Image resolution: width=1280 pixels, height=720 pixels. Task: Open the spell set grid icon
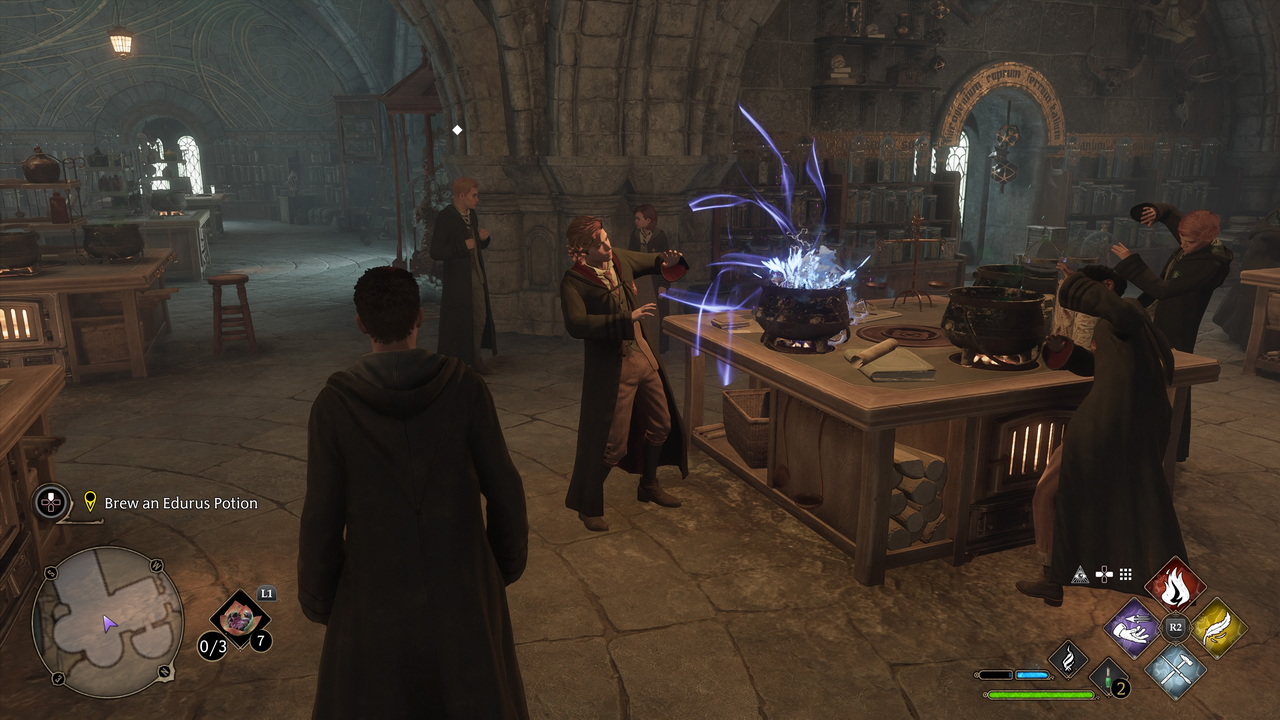[x=1125, y=574]
